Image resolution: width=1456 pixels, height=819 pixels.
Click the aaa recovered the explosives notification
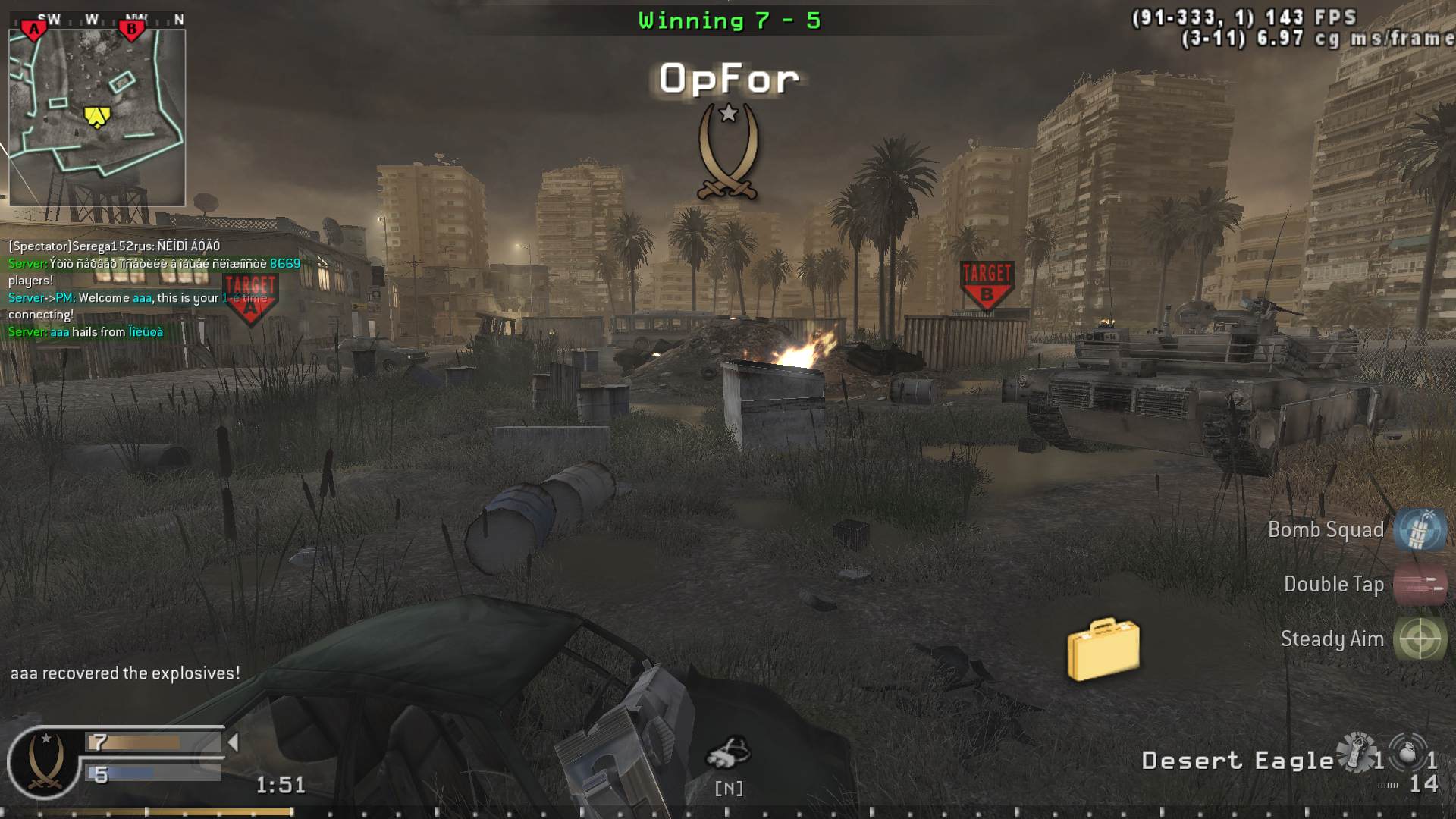(x=124, y=672)
